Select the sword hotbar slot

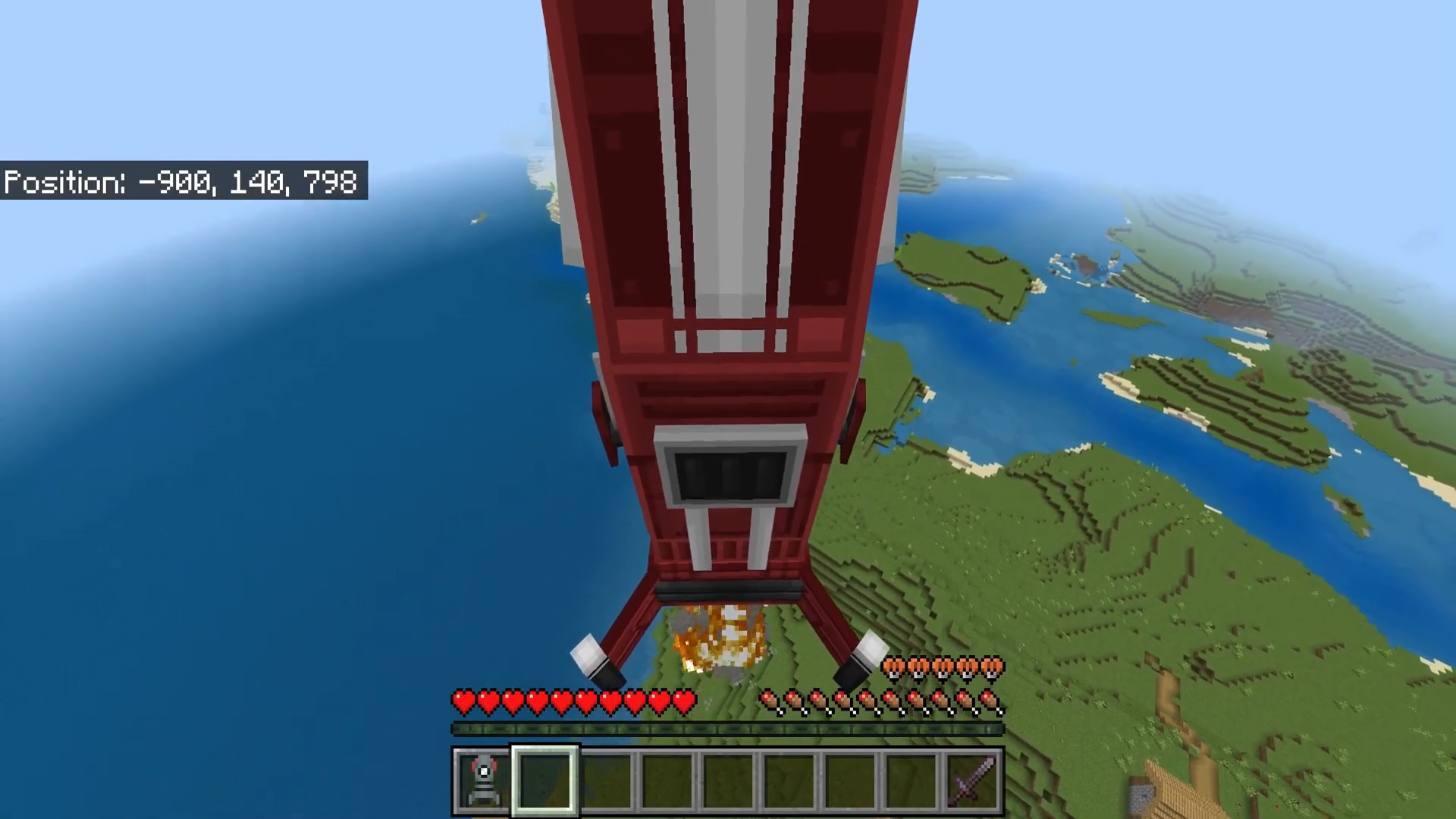tap(972, 780)
